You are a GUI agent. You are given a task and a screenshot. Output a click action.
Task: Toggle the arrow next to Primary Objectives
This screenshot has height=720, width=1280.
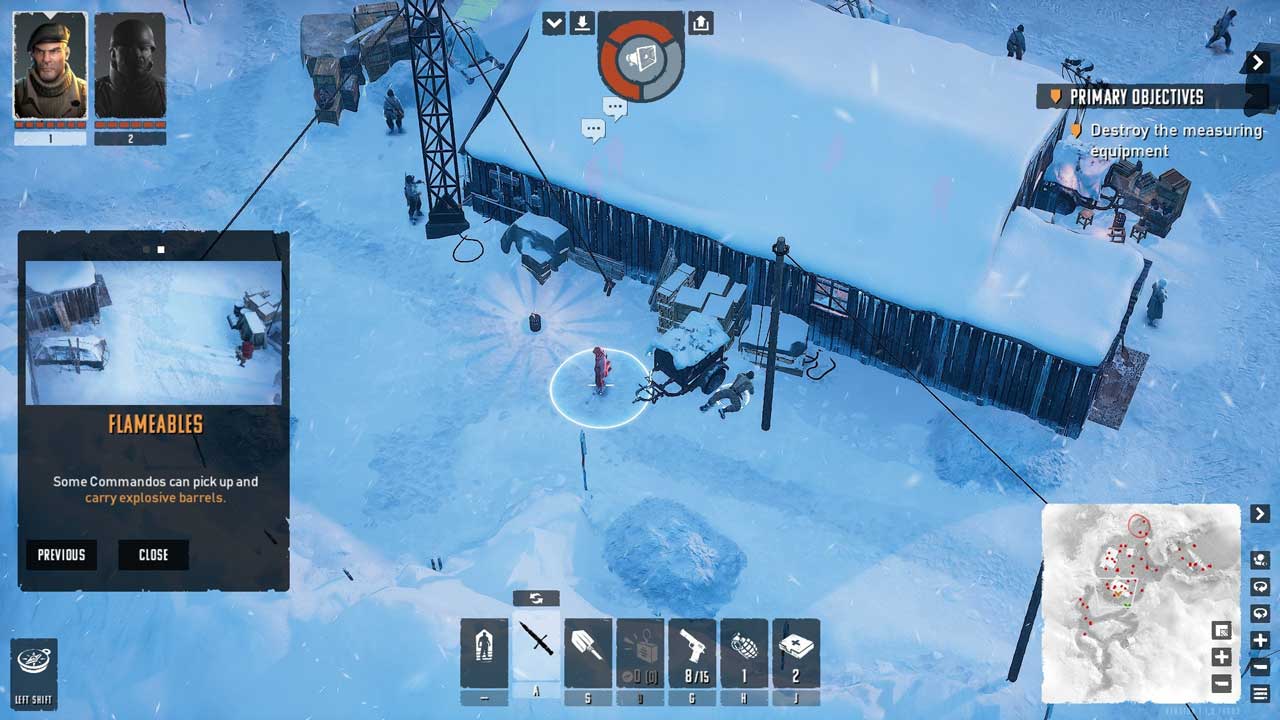pos(1258,63)
